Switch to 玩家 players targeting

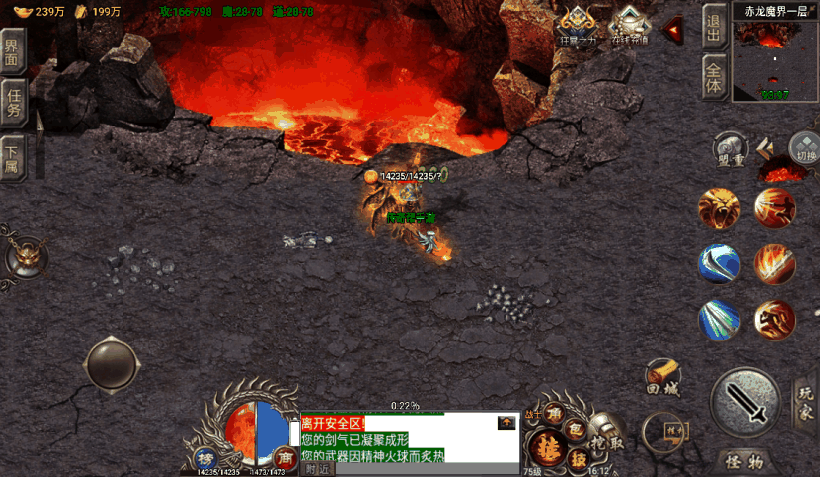[804, 400]
